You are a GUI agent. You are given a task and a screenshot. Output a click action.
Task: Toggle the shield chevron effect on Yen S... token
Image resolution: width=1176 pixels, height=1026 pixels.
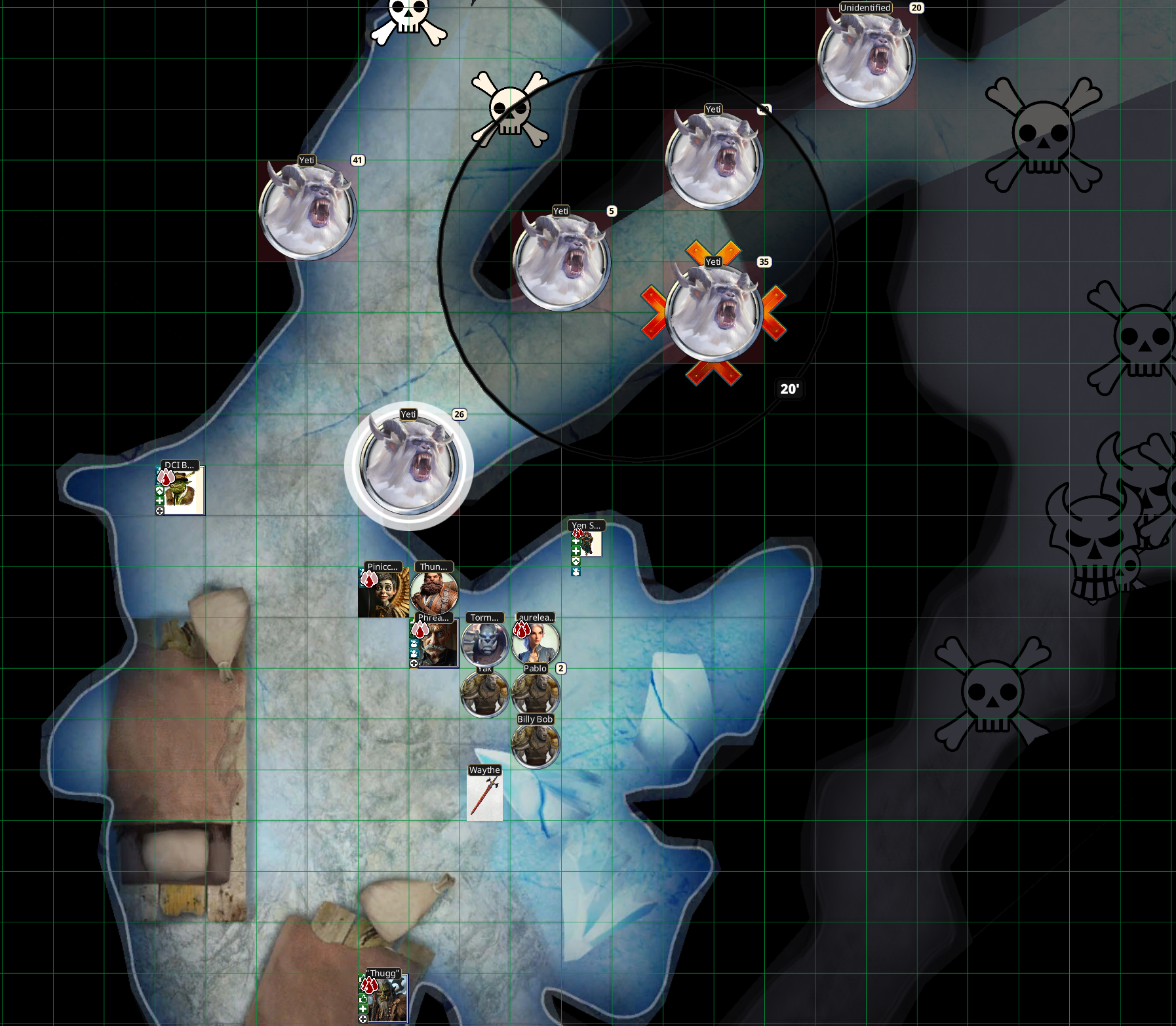tap(576, 561)
